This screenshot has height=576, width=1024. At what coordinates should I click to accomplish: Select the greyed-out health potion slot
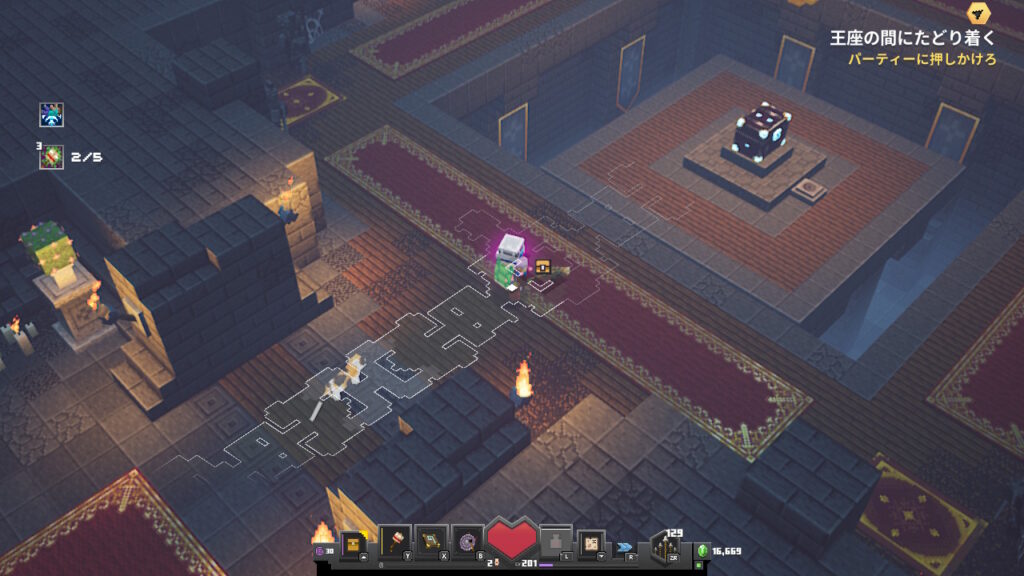(556, 542)
